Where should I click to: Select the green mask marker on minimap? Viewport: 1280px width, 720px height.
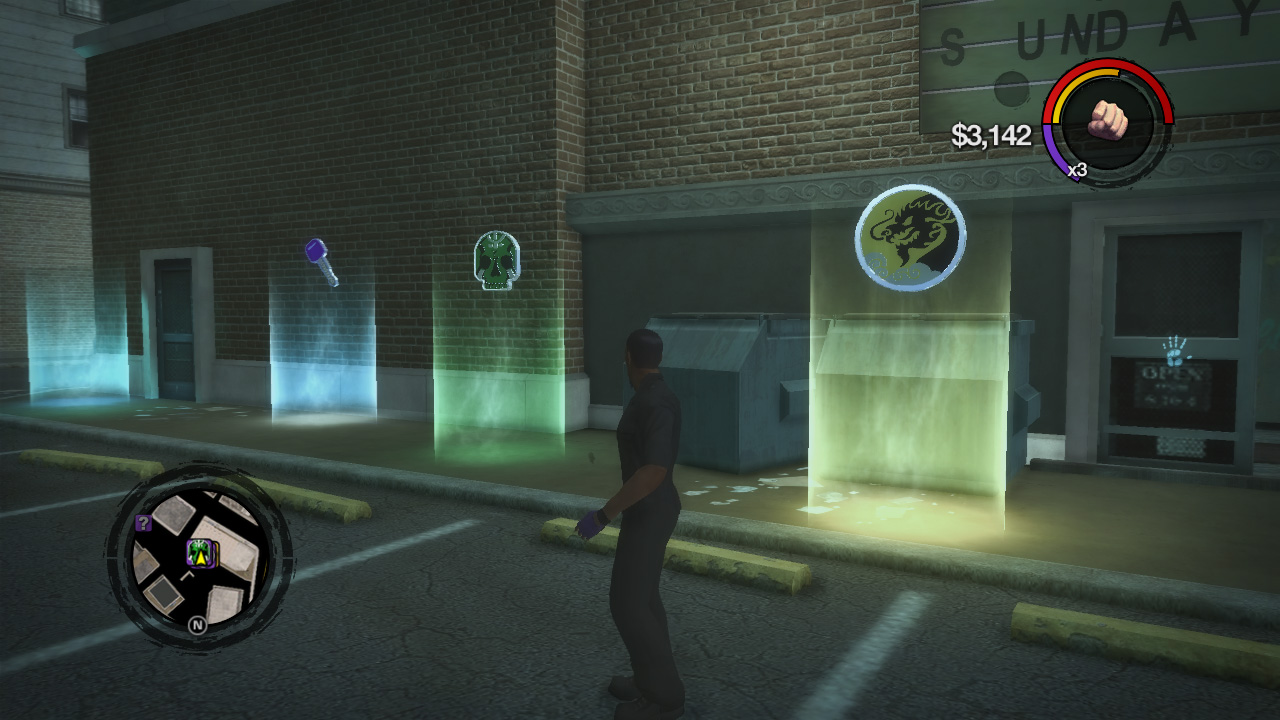coord(197,549)
